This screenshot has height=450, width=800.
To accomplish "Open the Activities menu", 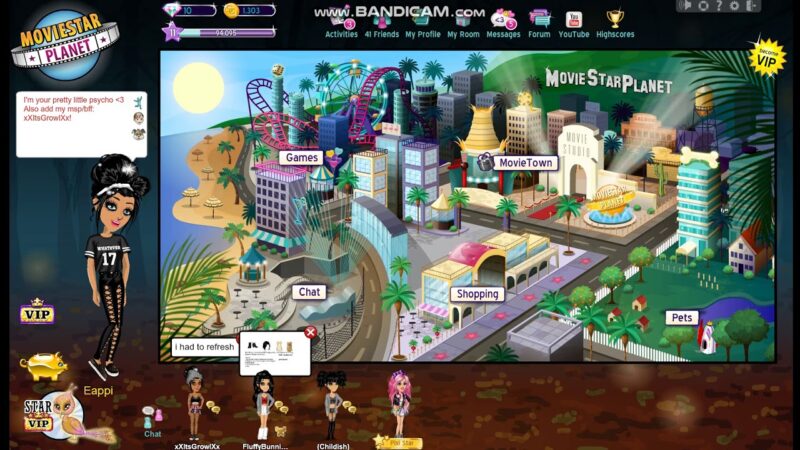I will [341, 24].
